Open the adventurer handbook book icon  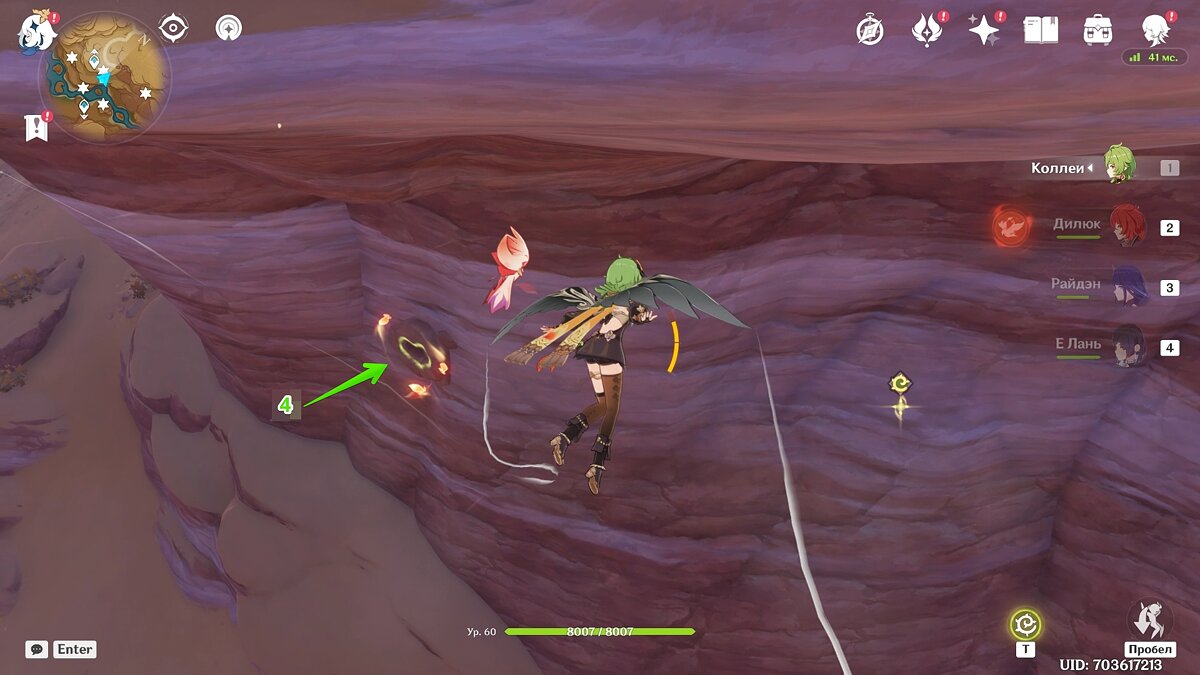tap(1041, 30)
